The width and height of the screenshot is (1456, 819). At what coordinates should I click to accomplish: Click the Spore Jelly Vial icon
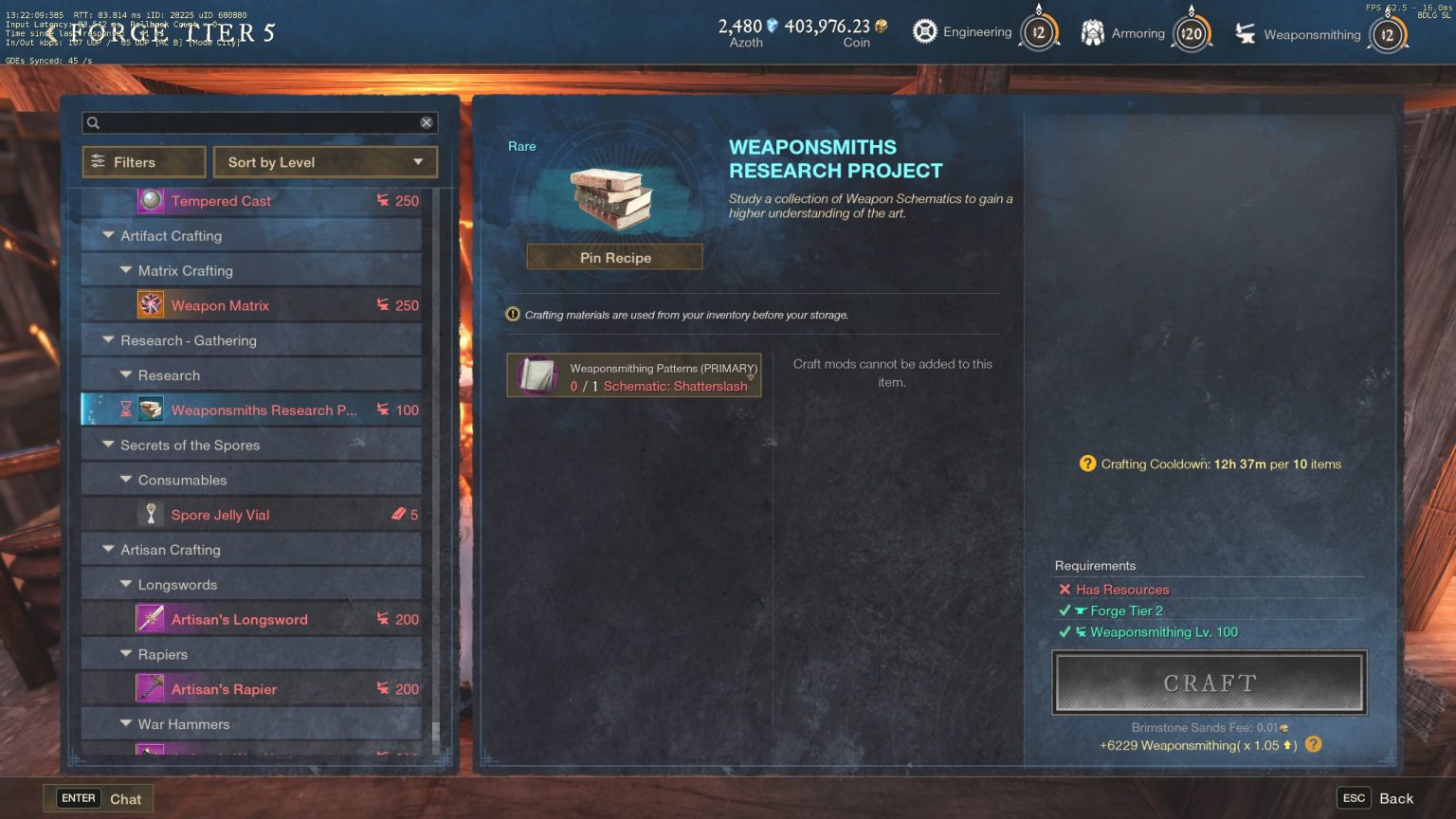pos(153,514)
